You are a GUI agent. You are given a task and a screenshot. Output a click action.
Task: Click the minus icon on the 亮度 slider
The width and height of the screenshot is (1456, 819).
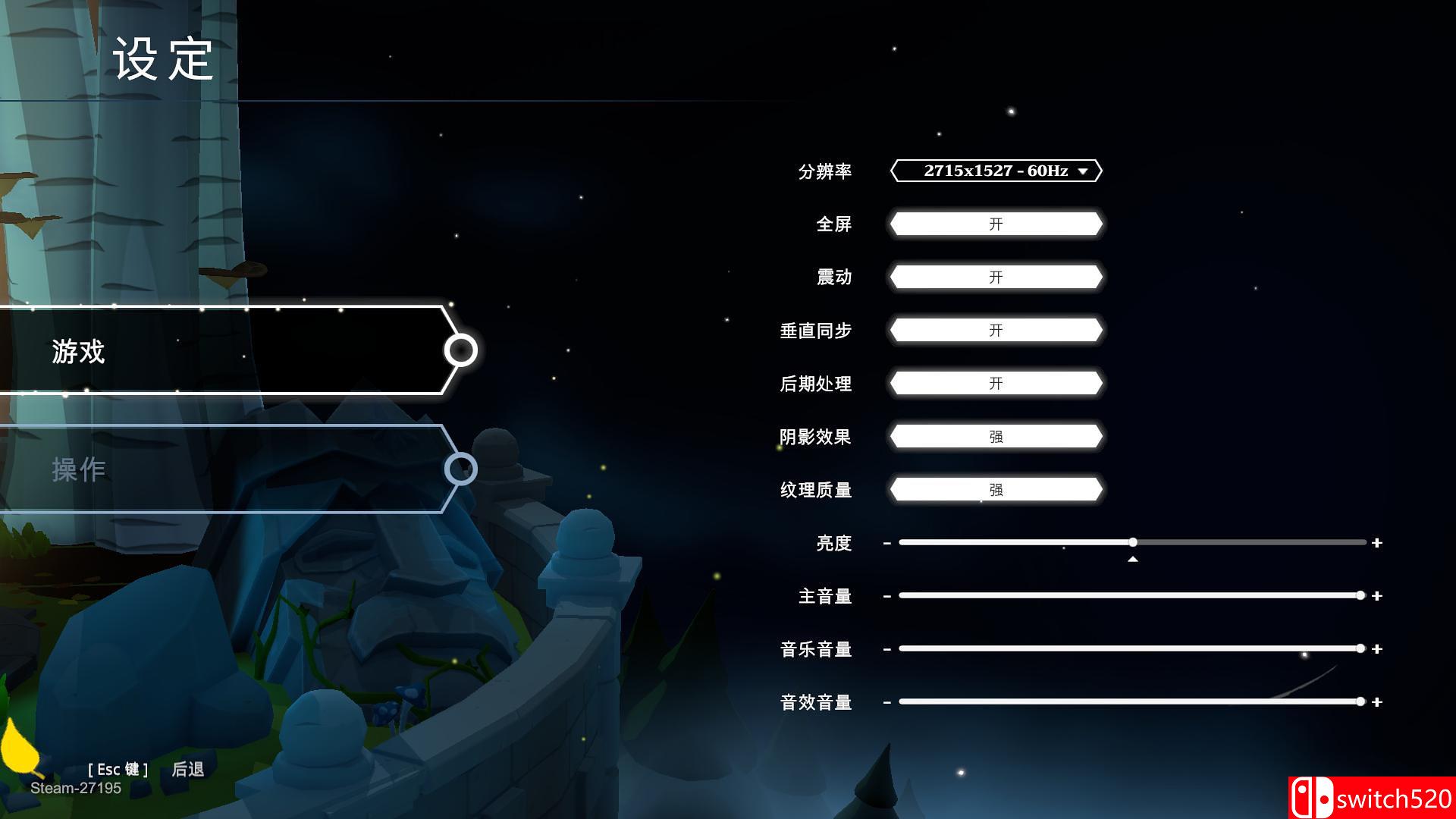[886, 542]
